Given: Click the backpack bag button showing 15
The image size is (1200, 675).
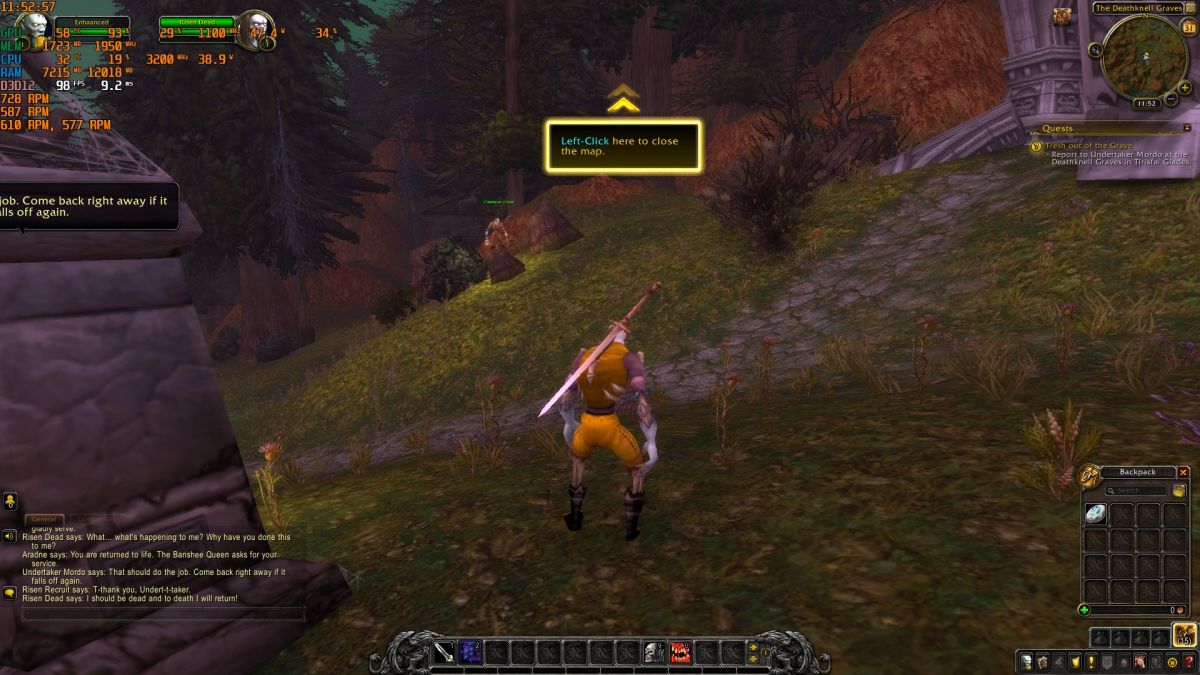Looking at the screenshot, I should (1185, 636).
